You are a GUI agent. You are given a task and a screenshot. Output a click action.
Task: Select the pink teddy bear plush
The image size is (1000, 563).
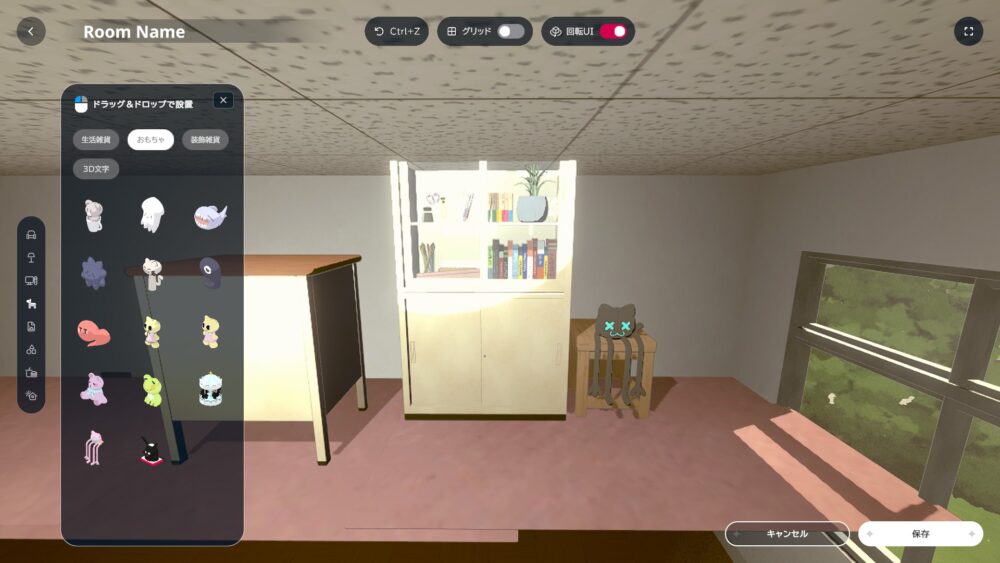(x=94, y=389)
